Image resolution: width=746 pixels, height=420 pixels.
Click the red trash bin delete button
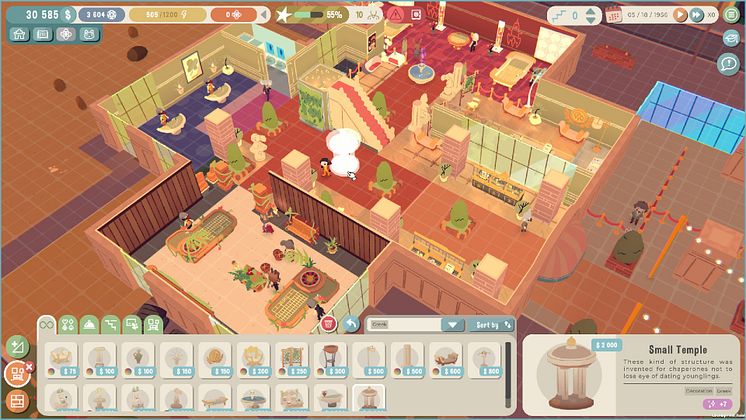pyautogui.click(x=328, y=325)
